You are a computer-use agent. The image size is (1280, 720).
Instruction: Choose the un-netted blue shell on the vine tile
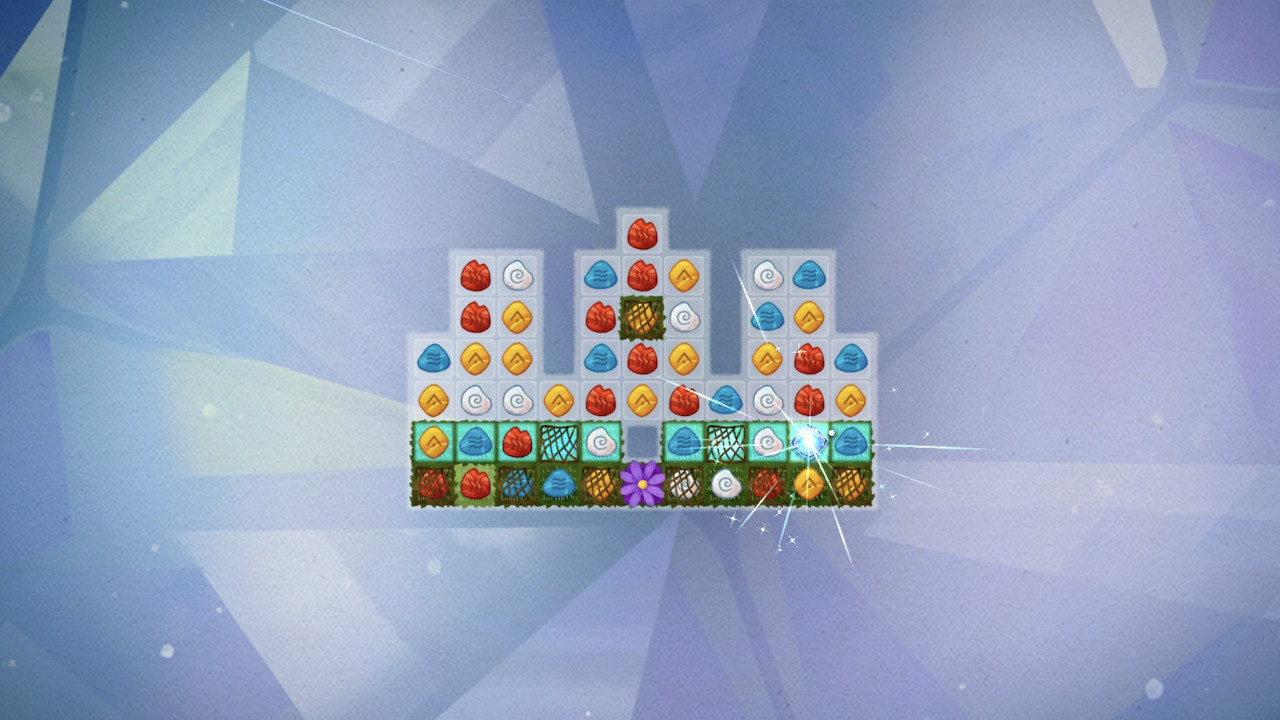(x=558, y=485)
